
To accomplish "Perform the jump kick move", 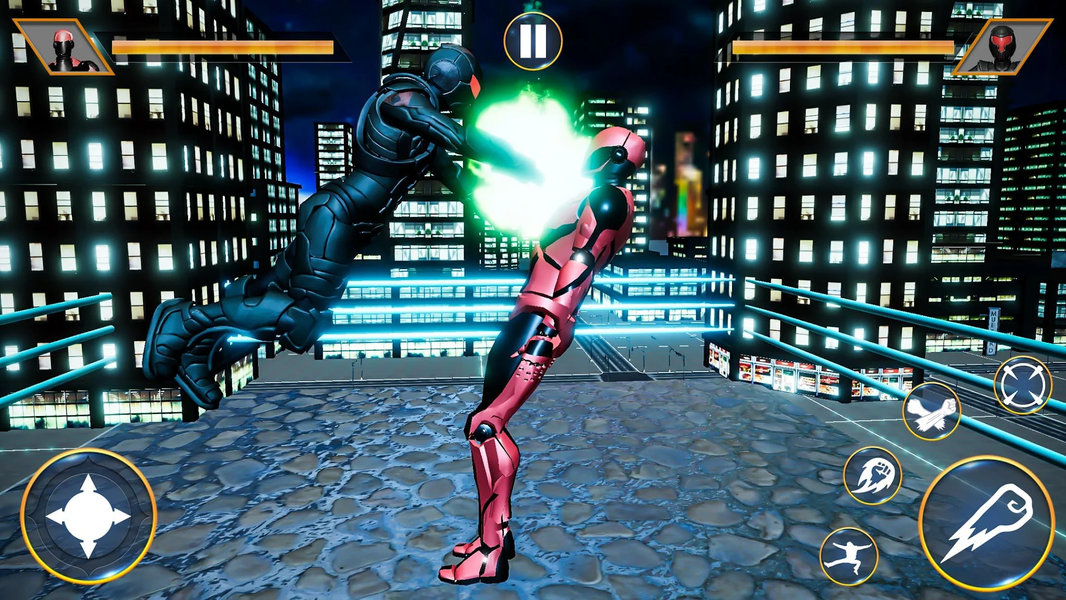I will (x=848, y=556).
